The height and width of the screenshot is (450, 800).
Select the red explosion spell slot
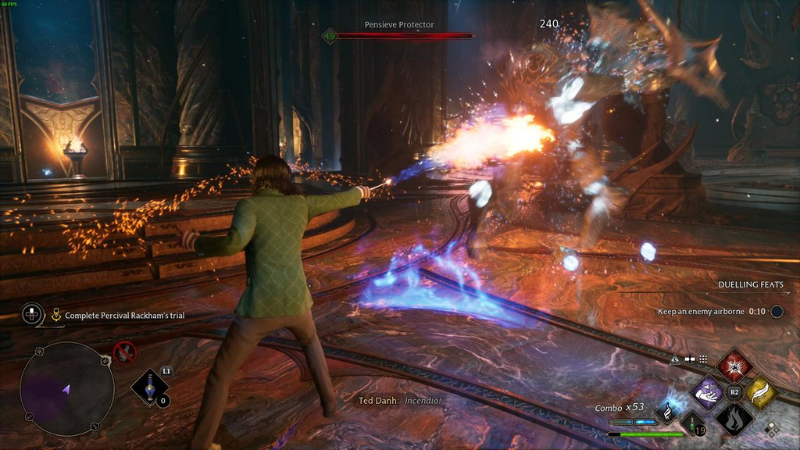pos(735,364)
